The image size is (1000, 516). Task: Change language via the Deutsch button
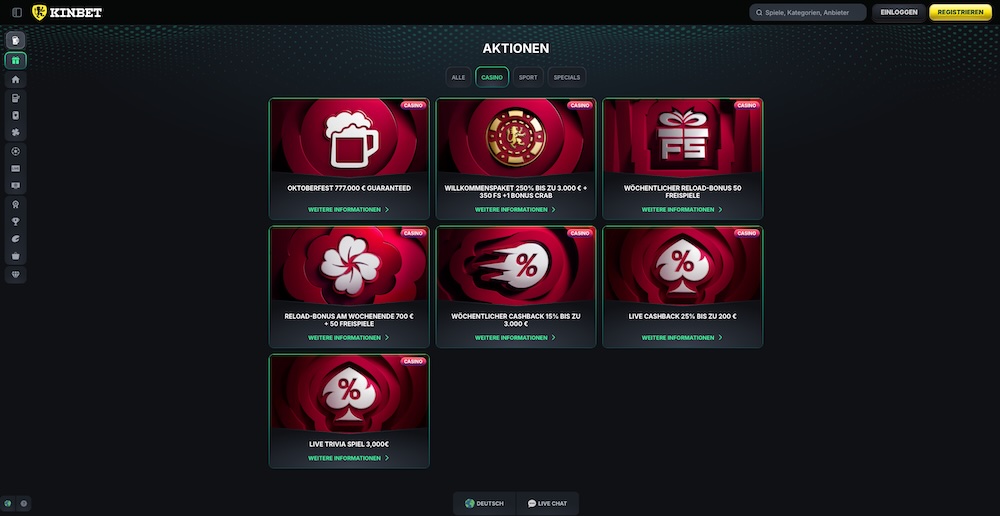coord(484,503)
